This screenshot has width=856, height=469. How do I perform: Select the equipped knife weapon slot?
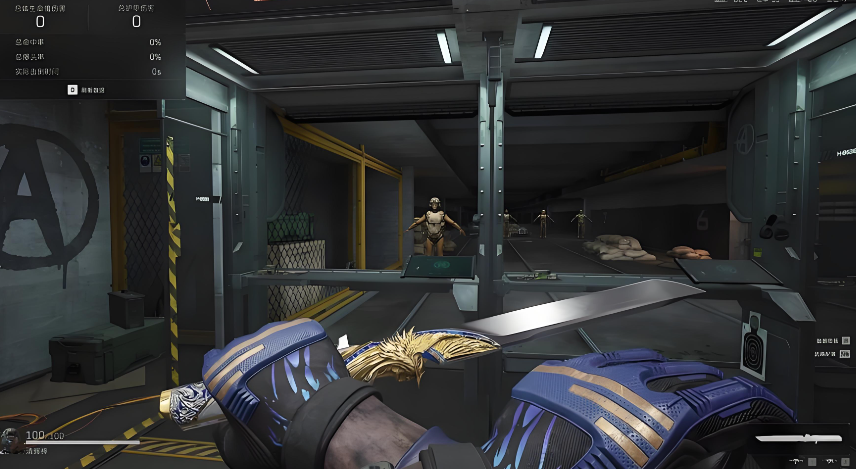[798, 438]
